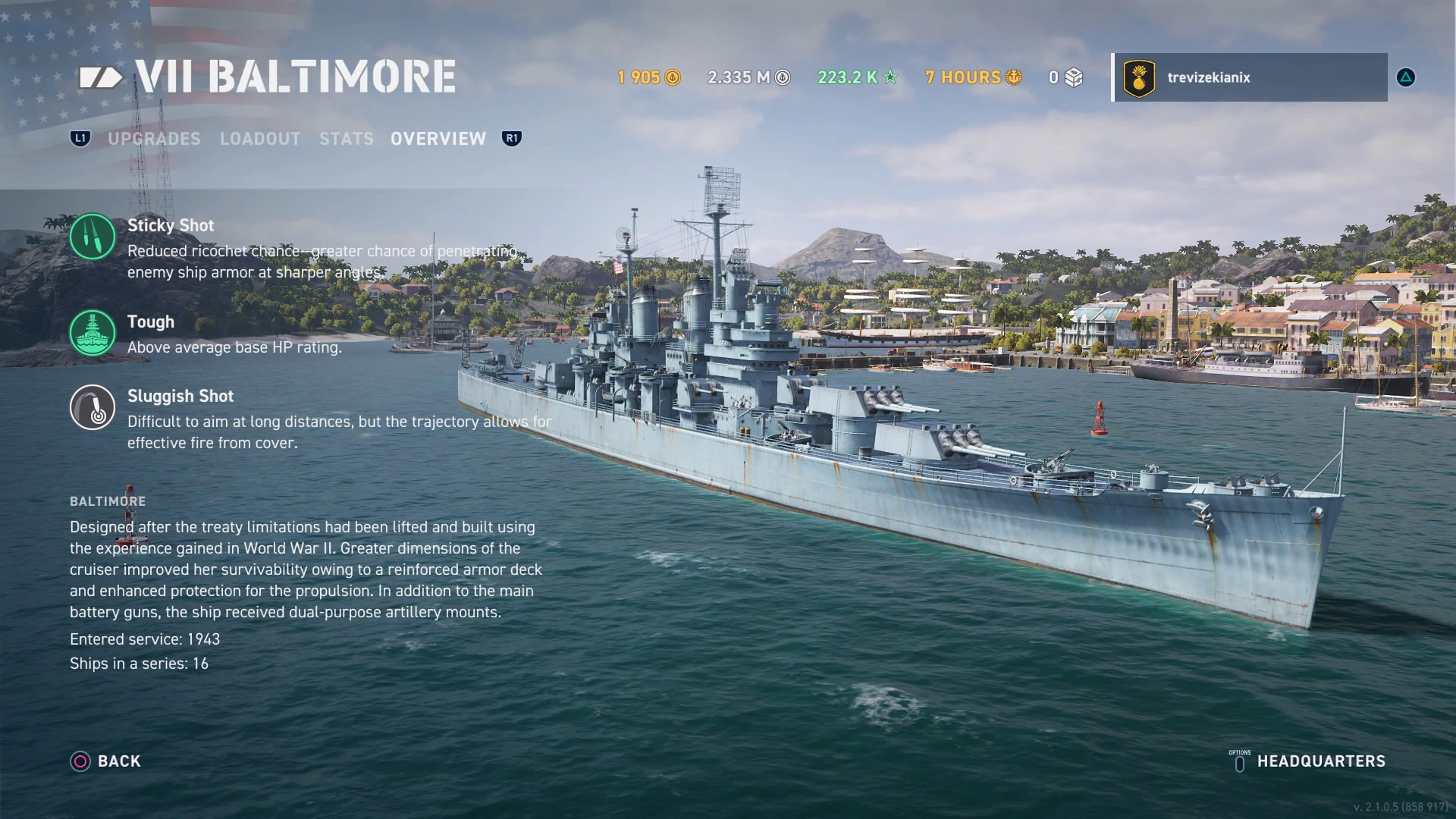Open the crates counter
The width and height of the screenshot is (1456, 819).
click(x=1066, y=77)
